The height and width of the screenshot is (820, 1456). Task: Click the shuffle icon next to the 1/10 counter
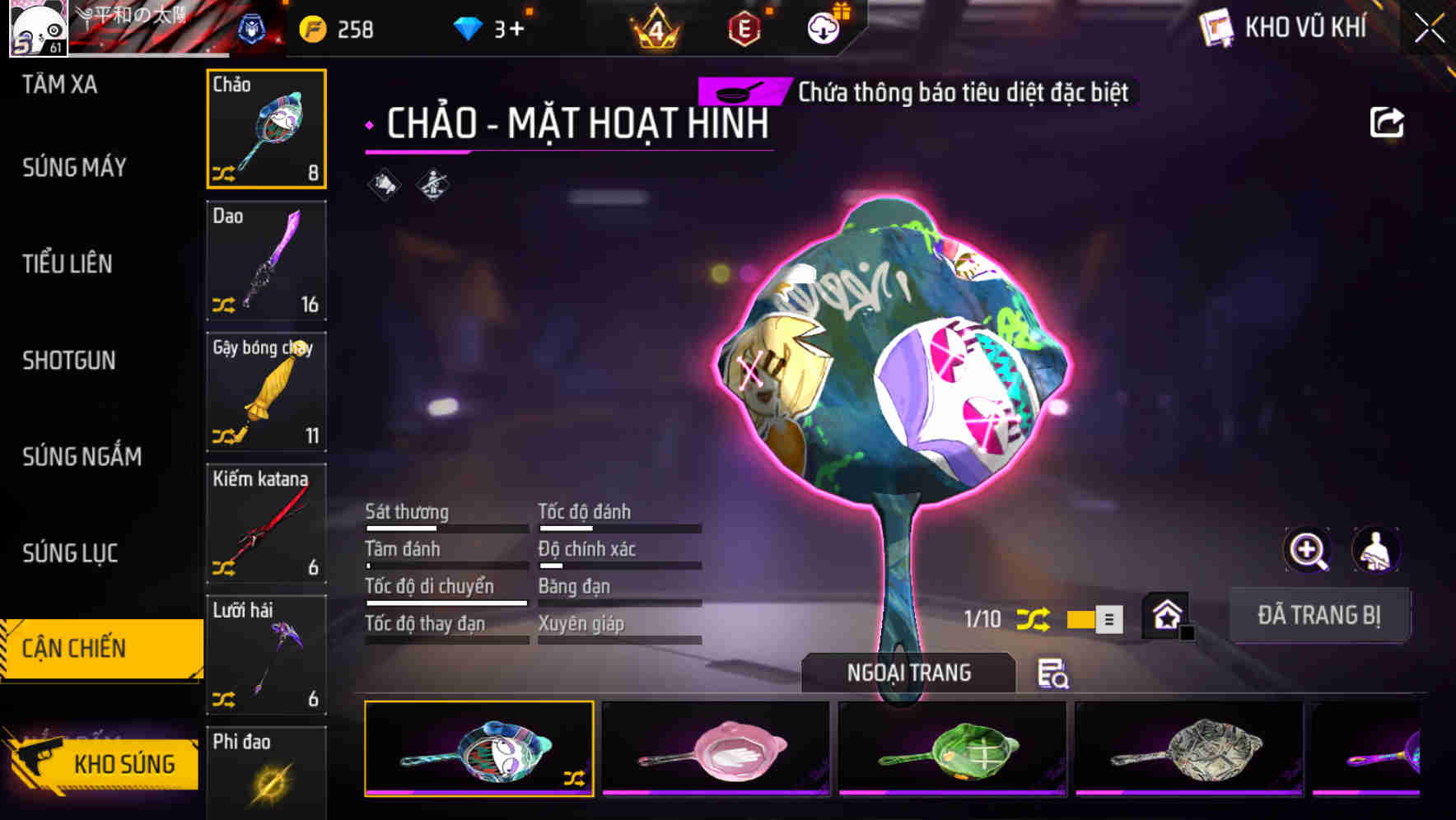[1034, 618]
